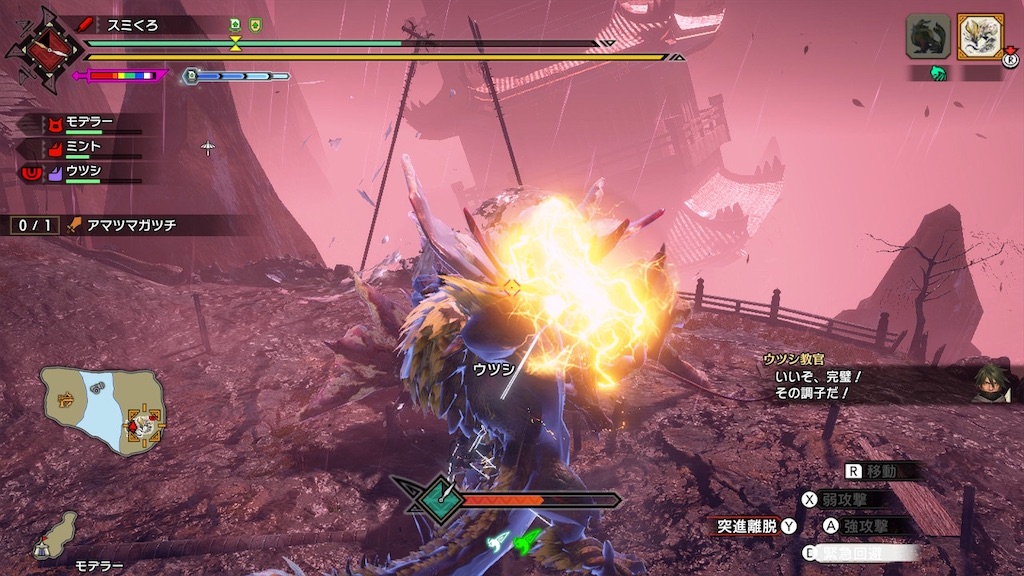
Task: Open the small island map above モテラー
Action: click(x=56, y=535)
